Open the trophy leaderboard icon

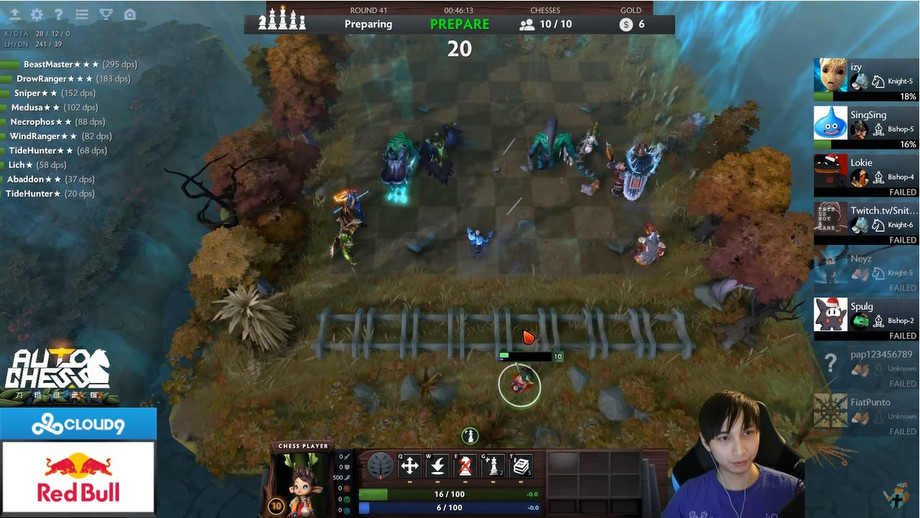(106, 15)
